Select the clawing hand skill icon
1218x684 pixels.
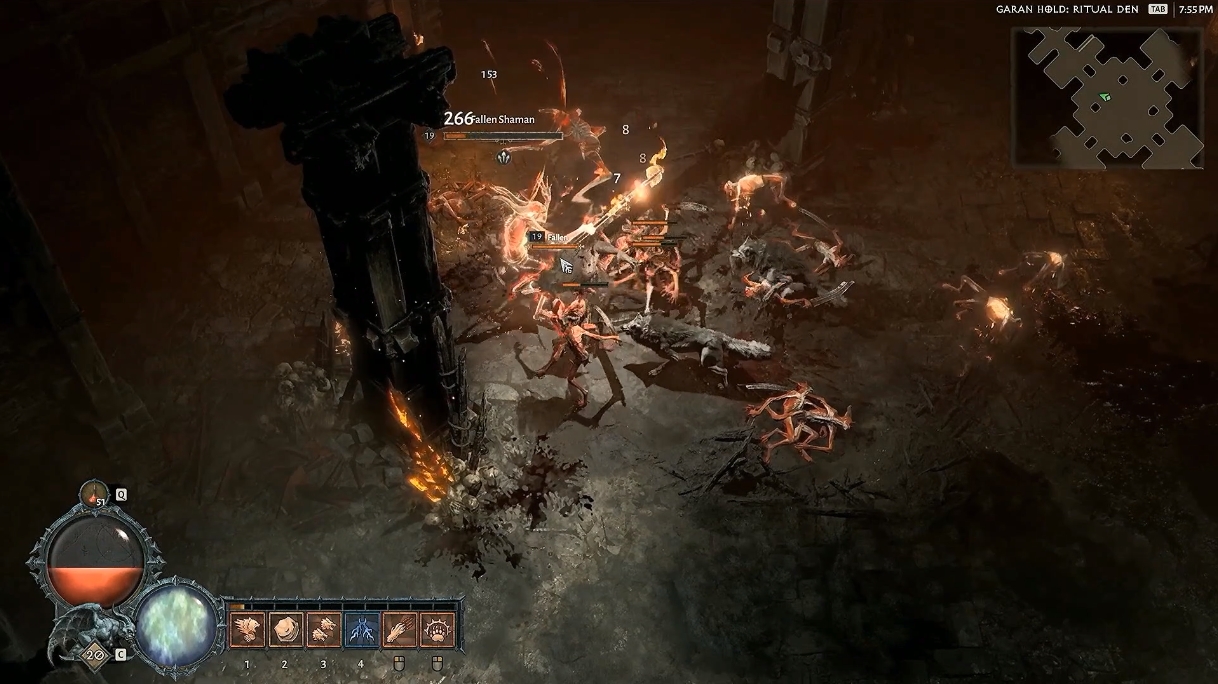[399, 629]
